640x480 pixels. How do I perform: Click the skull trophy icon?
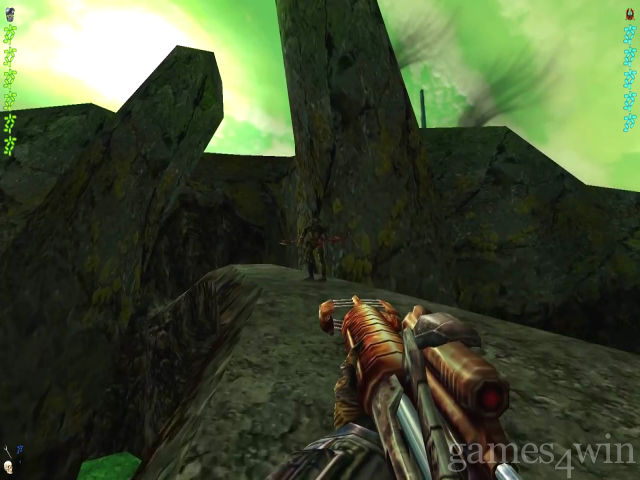(9, 467)
